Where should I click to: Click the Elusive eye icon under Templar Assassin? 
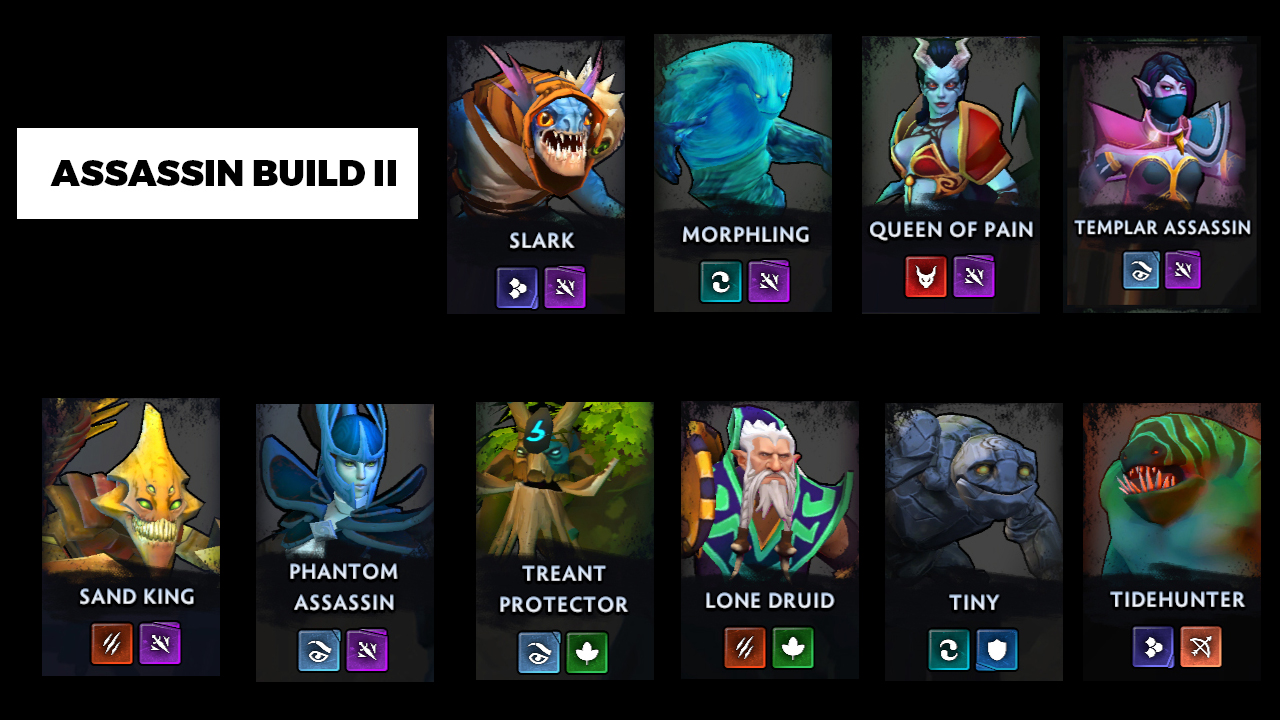(1139, 270)
